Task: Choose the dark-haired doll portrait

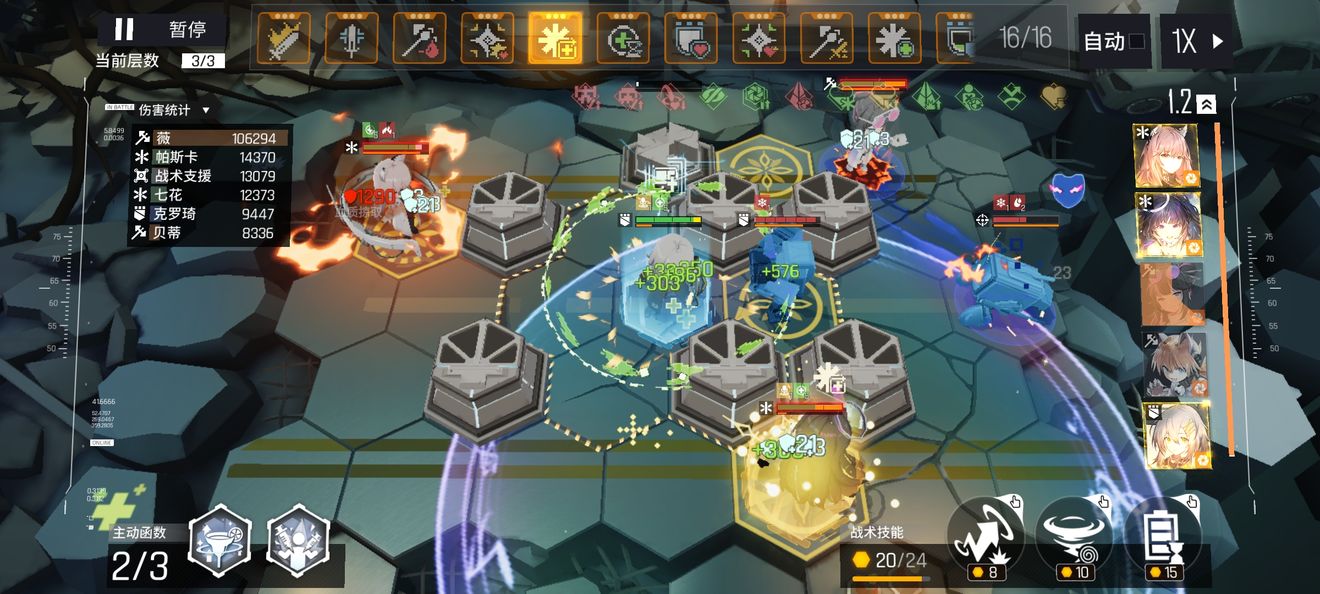Action: [x=1166, y=225]
